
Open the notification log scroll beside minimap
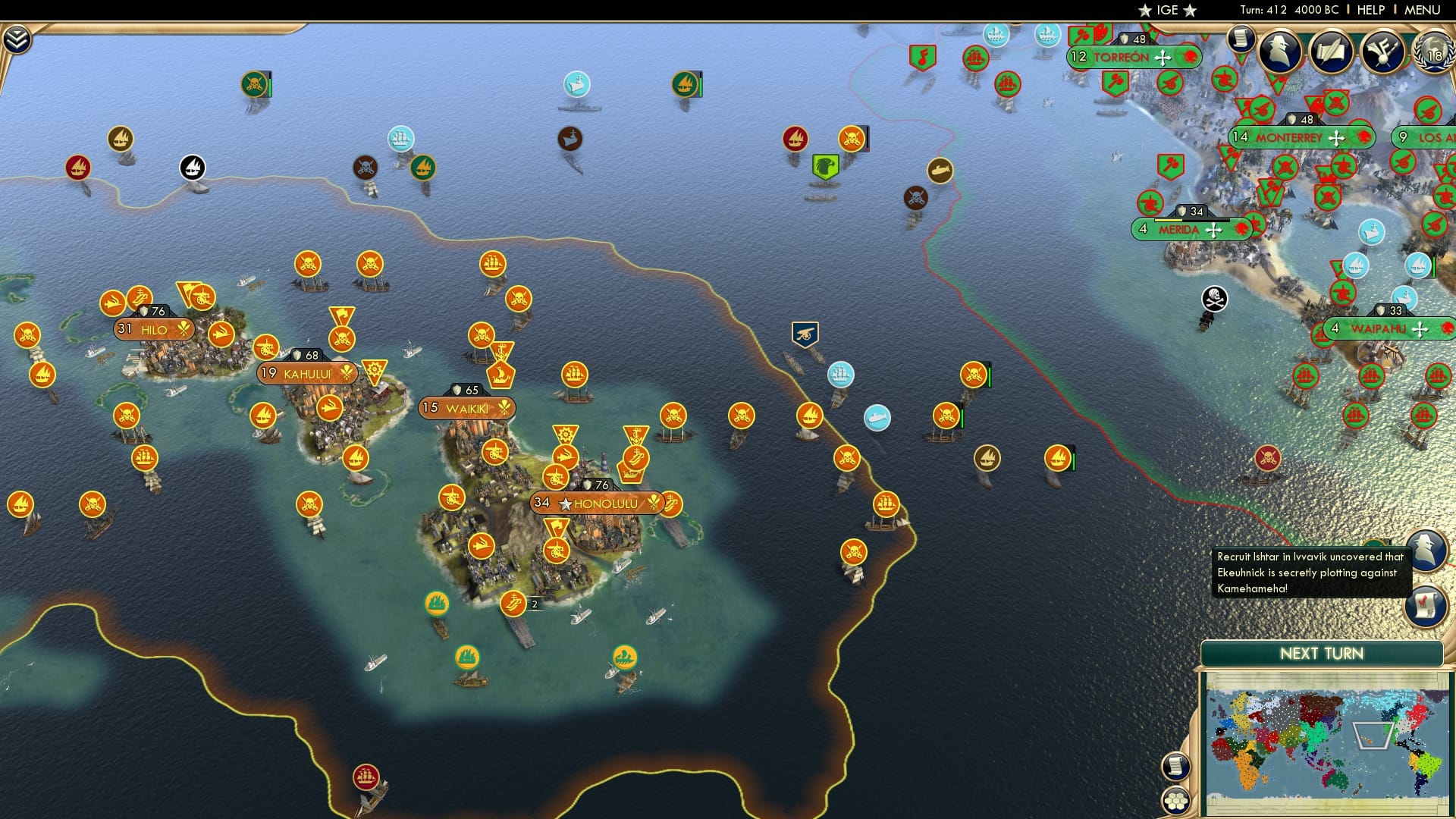1175,767
